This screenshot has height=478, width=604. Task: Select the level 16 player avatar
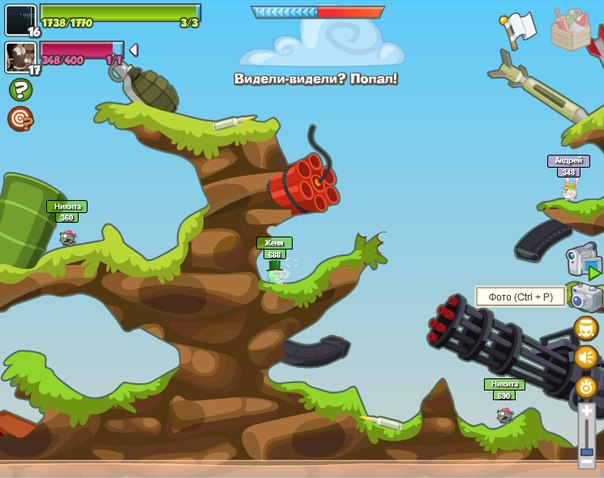[20, 18]
